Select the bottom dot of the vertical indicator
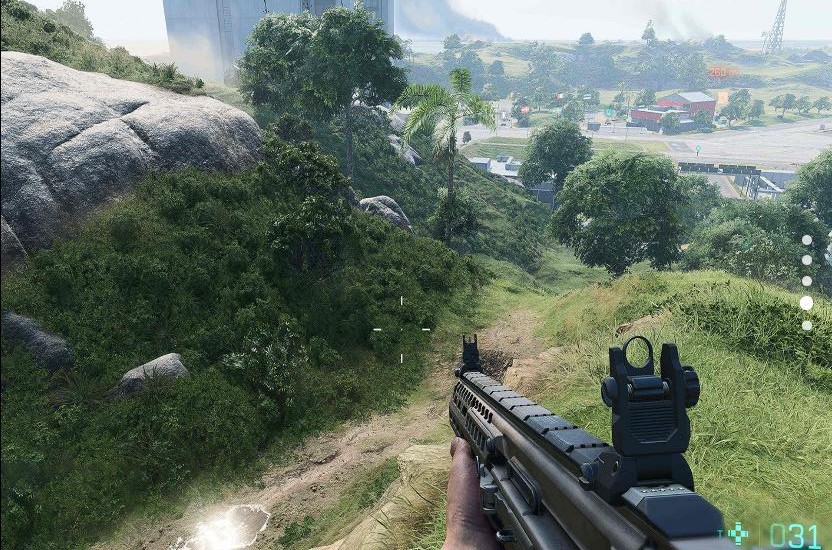 pos(806,325)
